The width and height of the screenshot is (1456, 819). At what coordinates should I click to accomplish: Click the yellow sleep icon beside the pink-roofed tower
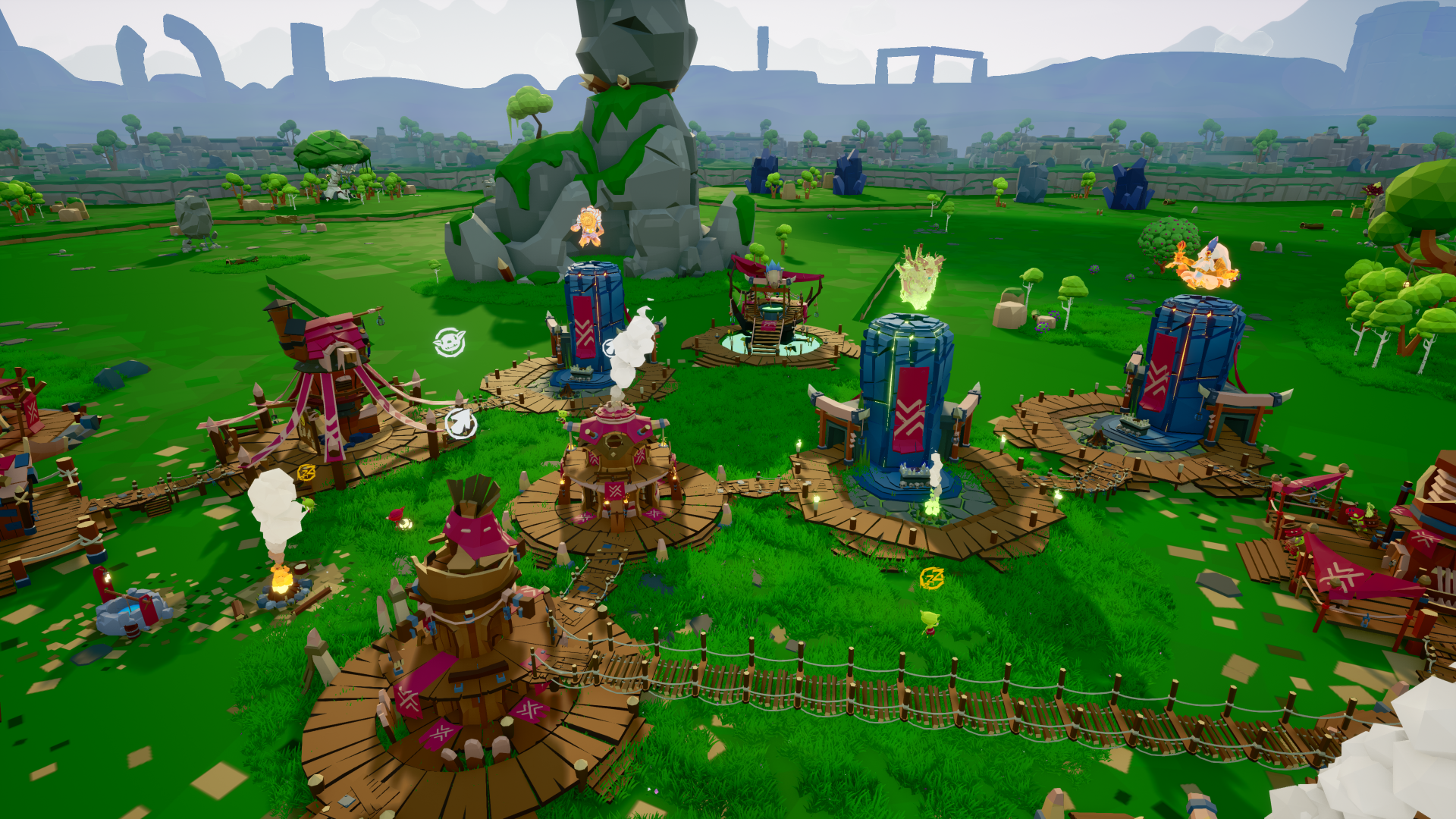coord(306,473)
